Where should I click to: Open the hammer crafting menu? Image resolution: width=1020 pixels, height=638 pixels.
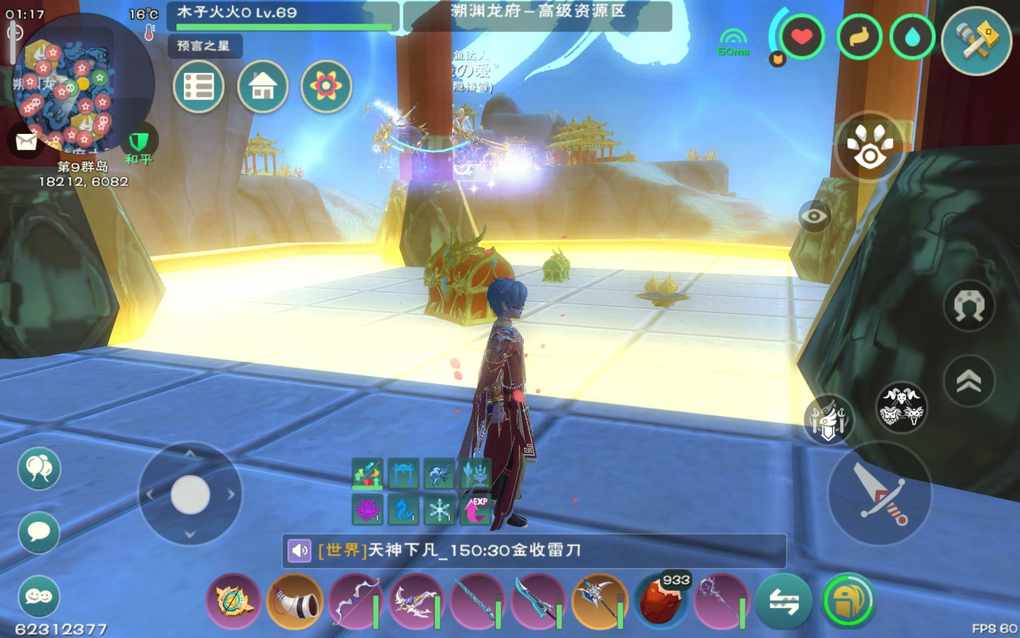click(x=976, y=41)
